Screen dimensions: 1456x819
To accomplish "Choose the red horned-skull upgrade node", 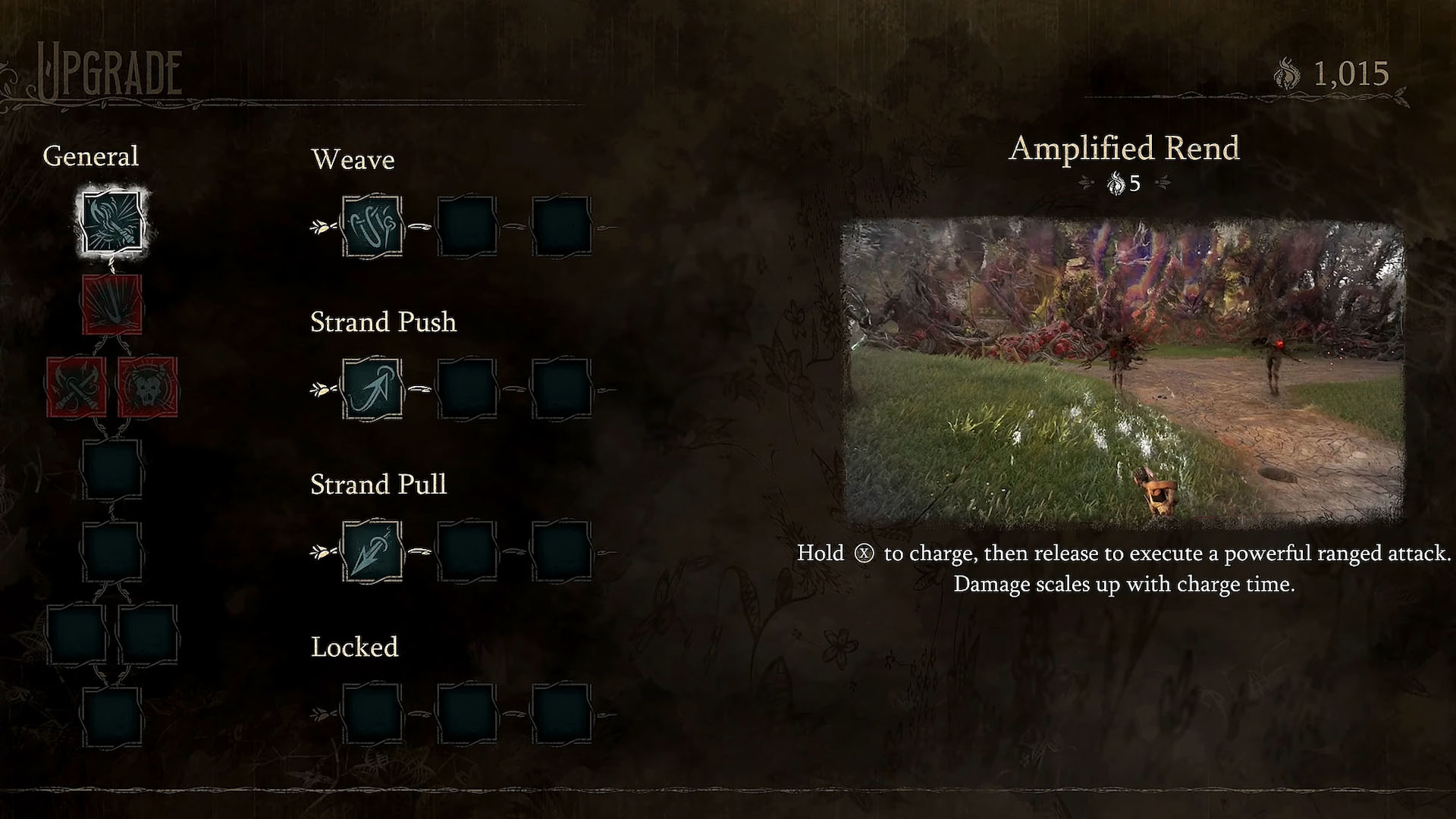I will [x=148, y=387].
